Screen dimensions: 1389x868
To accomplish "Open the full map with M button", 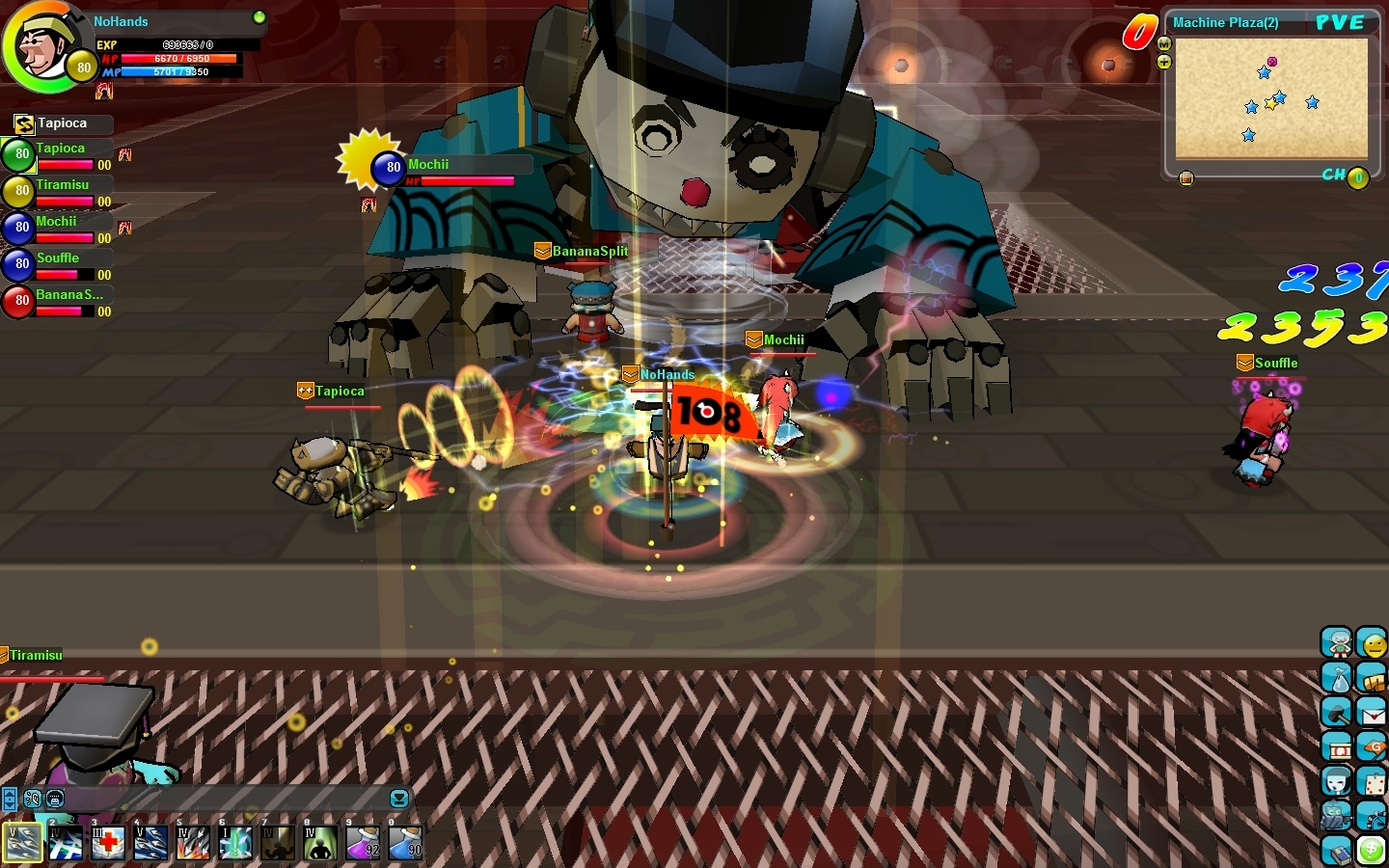I will pos(1164,44).
